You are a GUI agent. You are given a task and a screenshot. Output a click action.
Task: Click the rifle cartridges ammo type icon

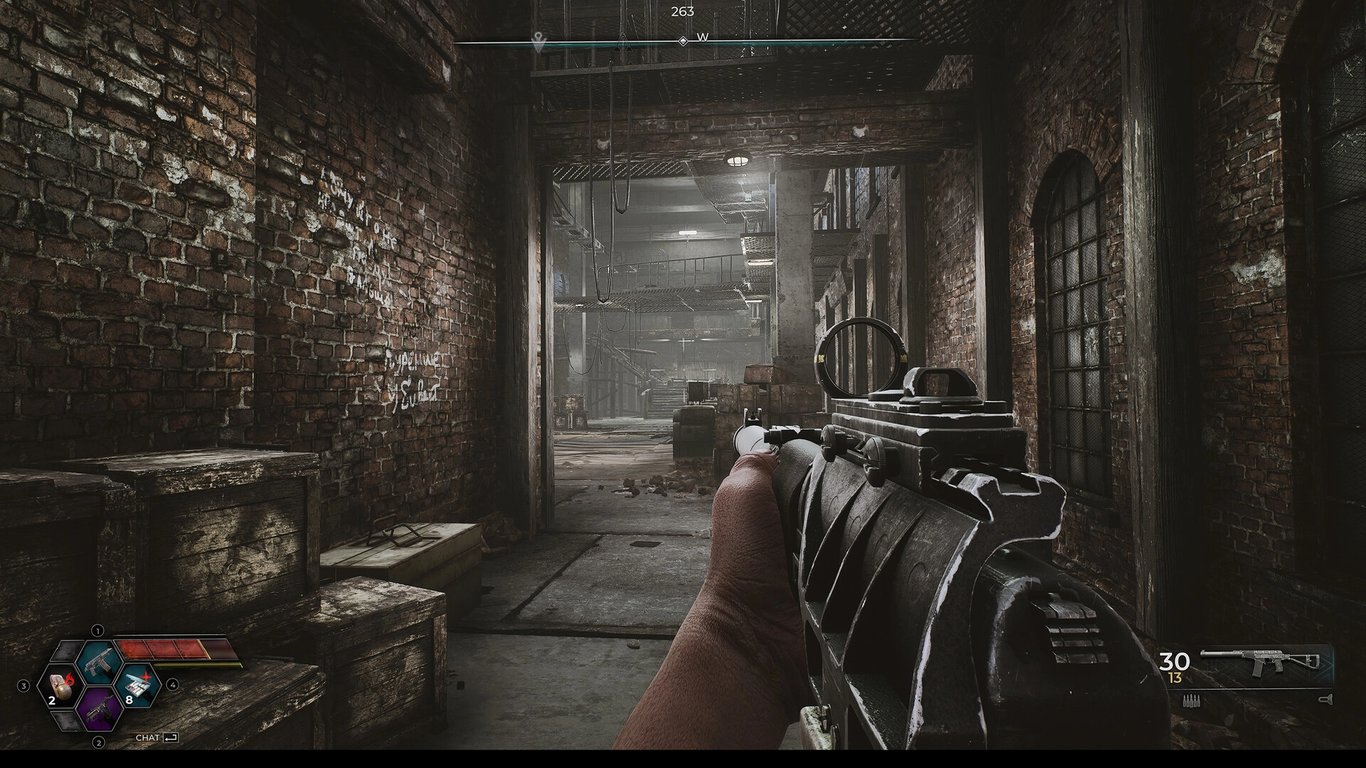[x=1191, y=701]
